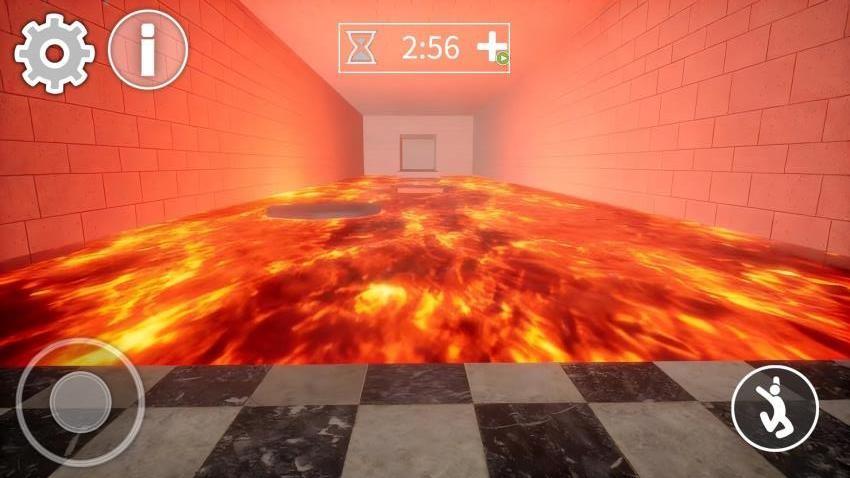The width and height of the screenshot is (850, 478).
Task: Show the info panel
Action: pos(147,50)
